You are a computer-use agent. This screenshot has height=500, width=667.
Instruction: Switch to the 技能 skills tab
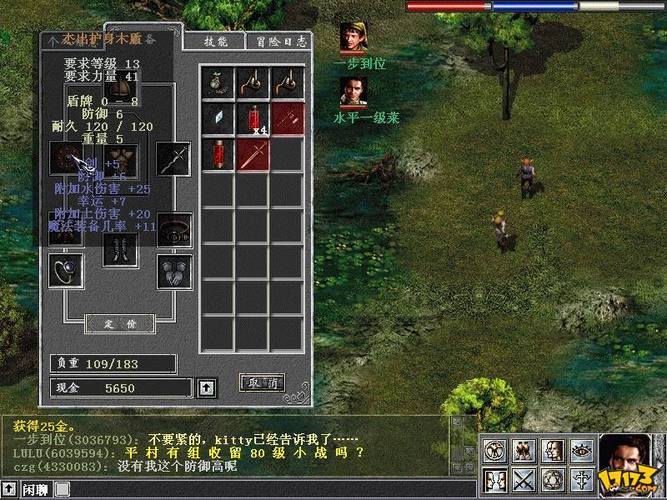[215, 41]
